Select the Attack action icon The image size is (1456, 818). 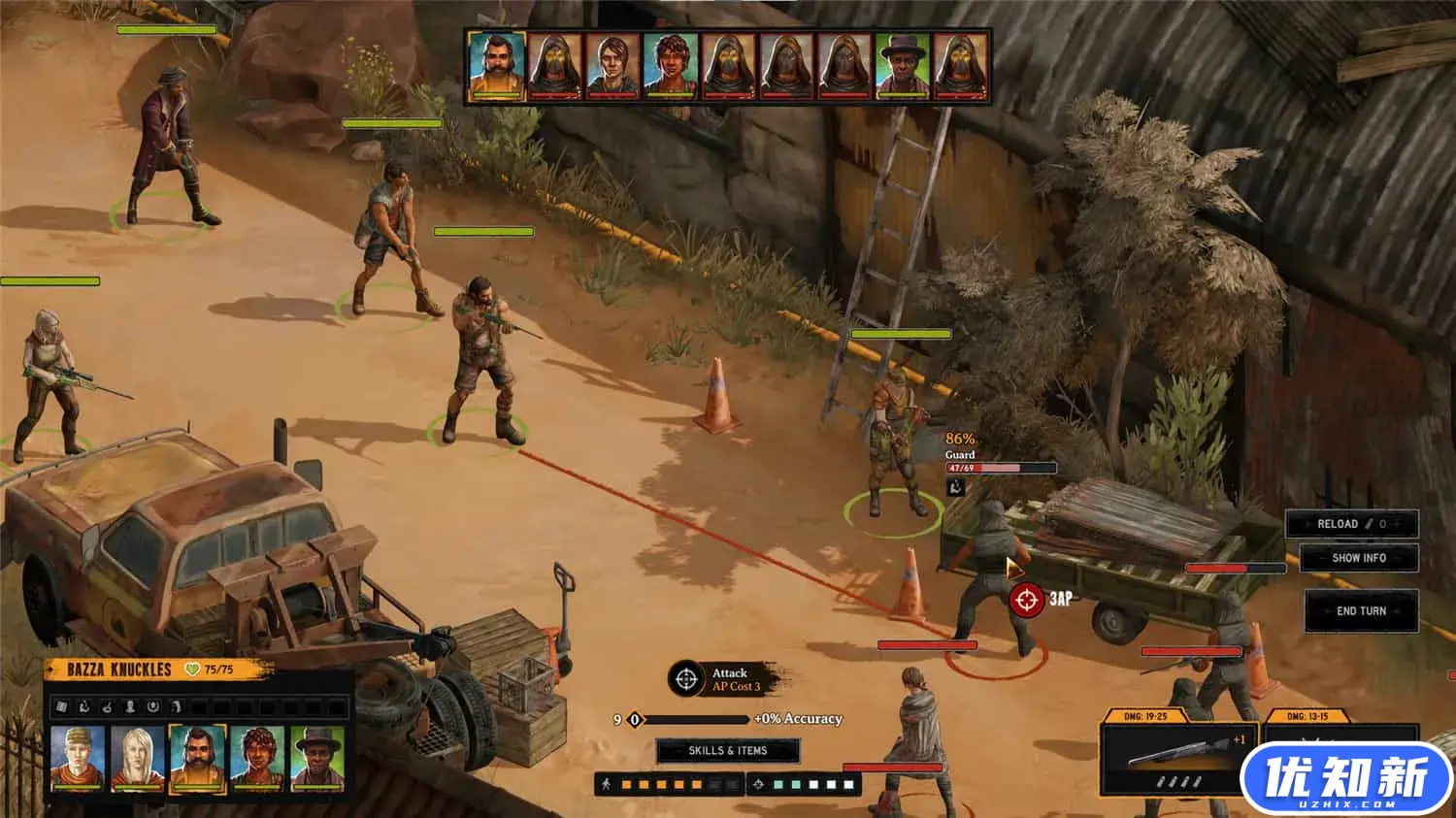pyautogui.click(x=686, y=679)
